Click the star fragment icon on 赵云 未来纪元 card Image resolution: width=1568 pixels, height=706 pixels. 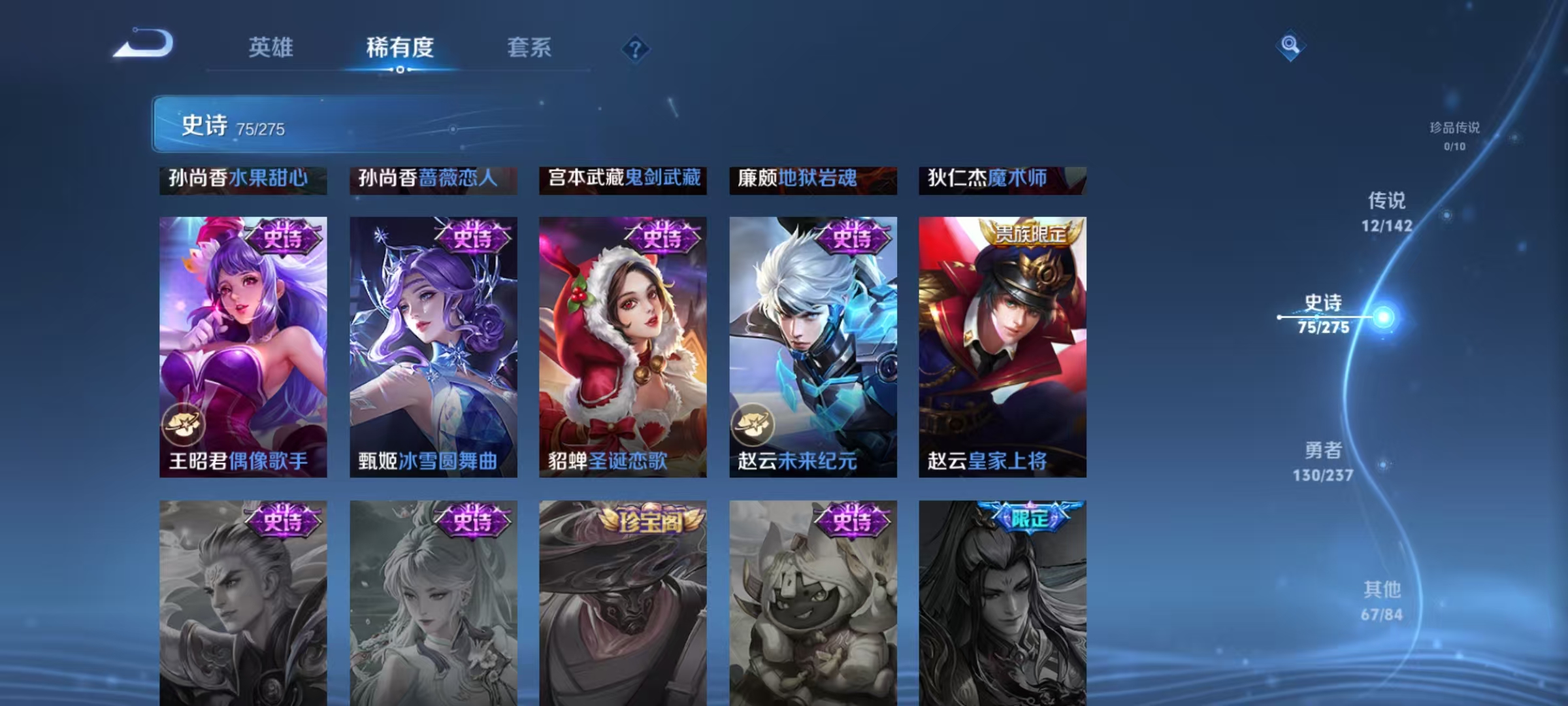(x=753, y=423)
